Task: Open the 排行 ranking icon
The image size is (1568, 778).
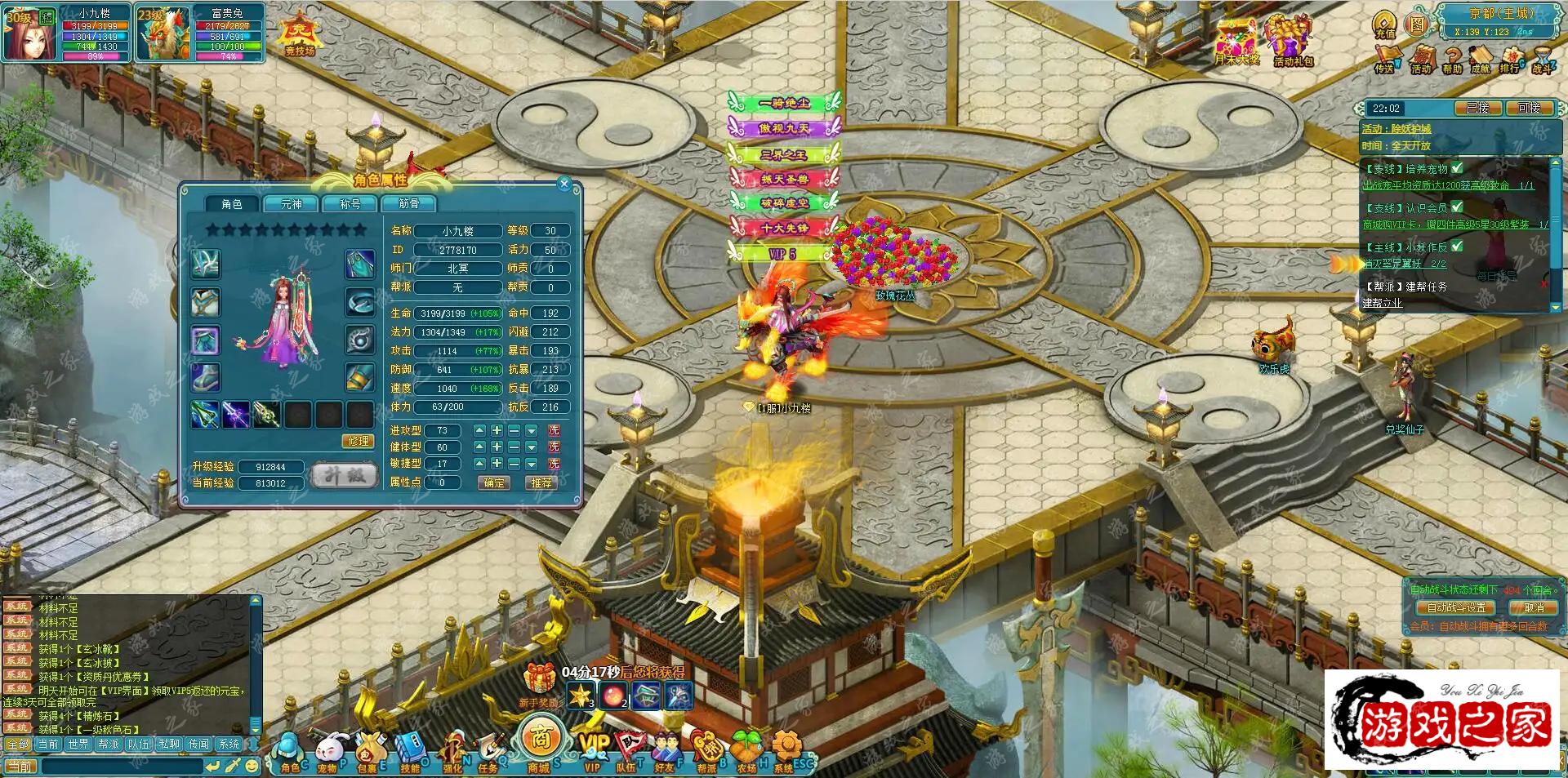Action: [1510, 60]
